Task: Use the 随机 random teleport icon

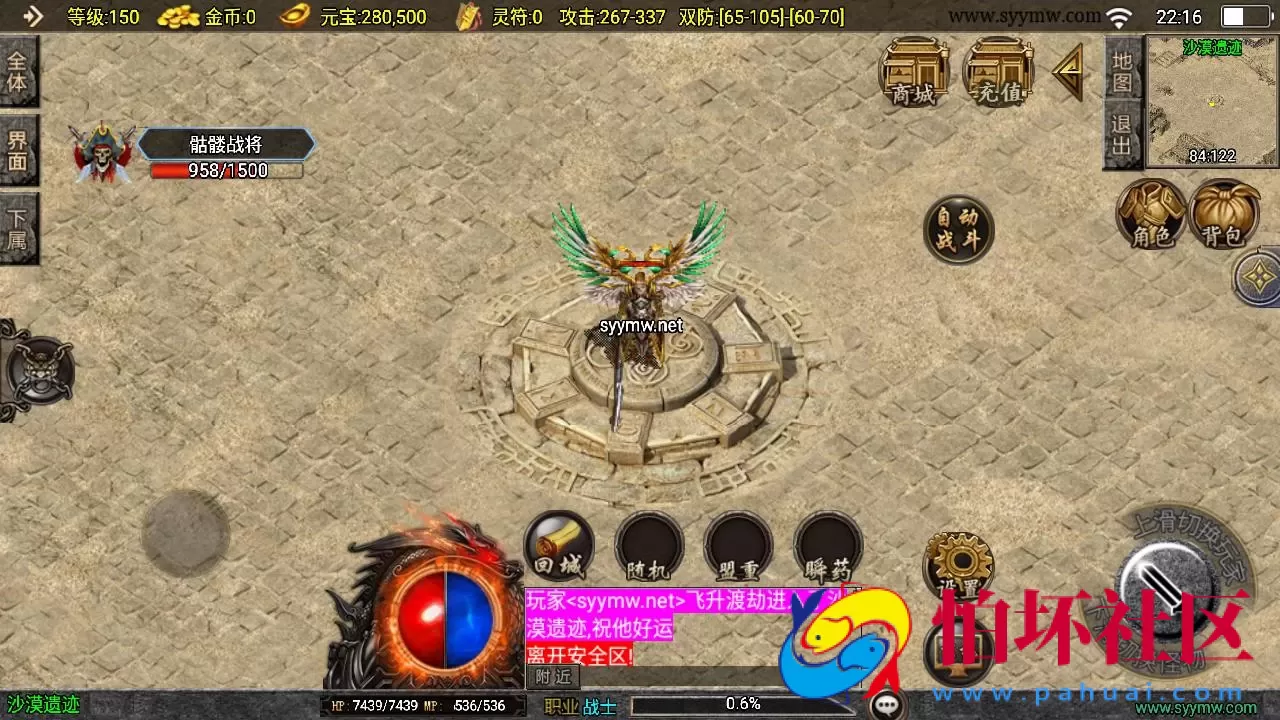Action: point(648,545)
